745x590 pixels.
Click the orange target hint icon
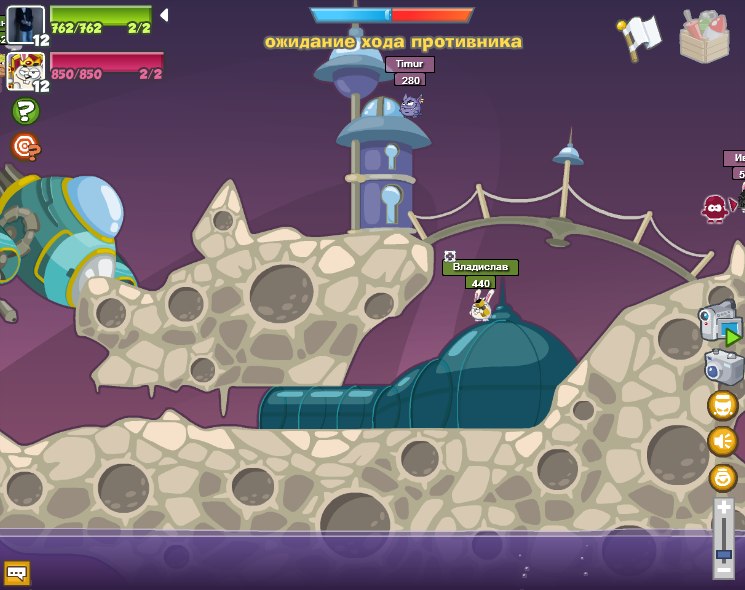(25, 147)
